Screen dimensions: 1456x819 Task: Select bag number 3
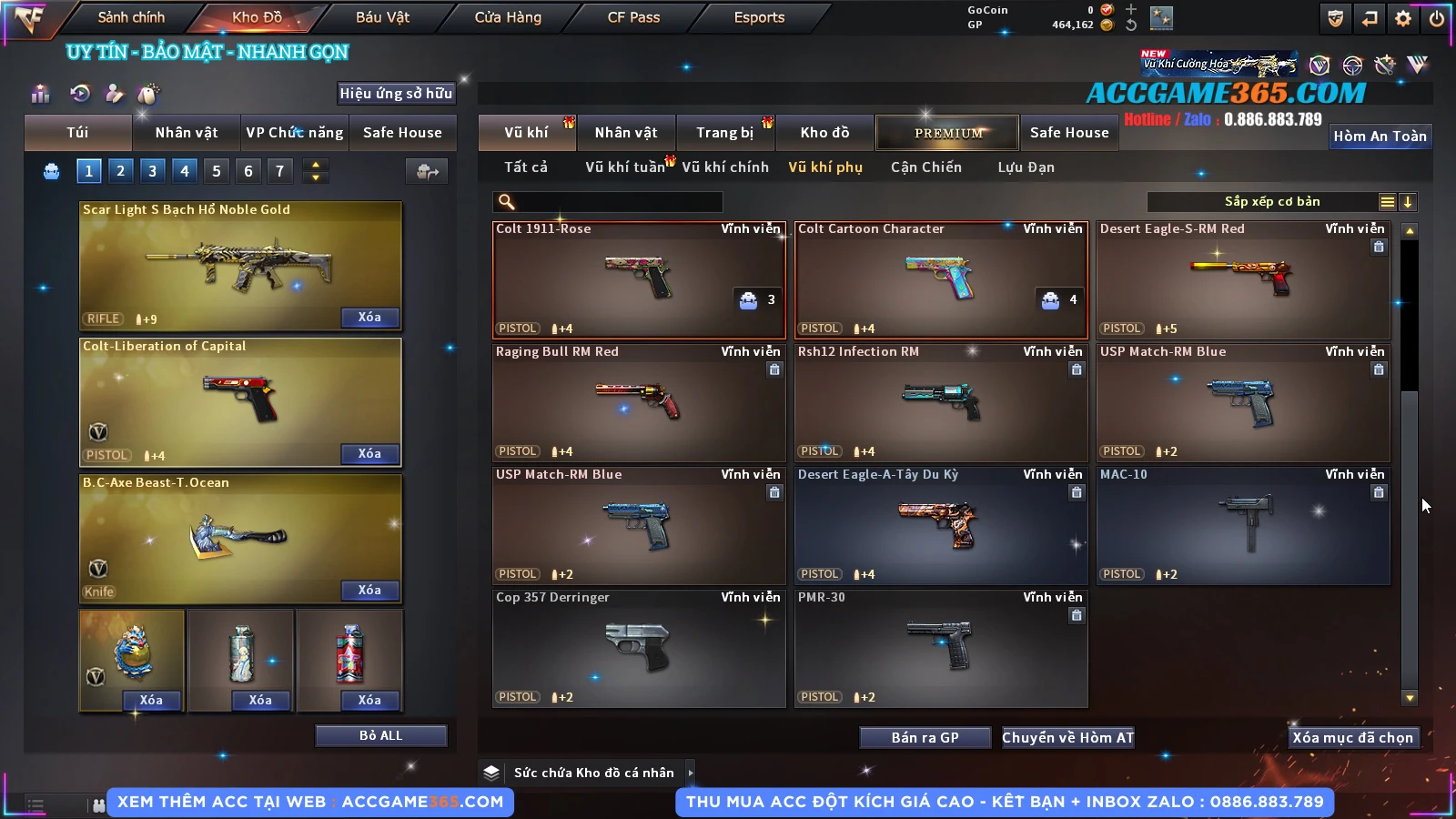pyautogui.click(x=152, y=170)
